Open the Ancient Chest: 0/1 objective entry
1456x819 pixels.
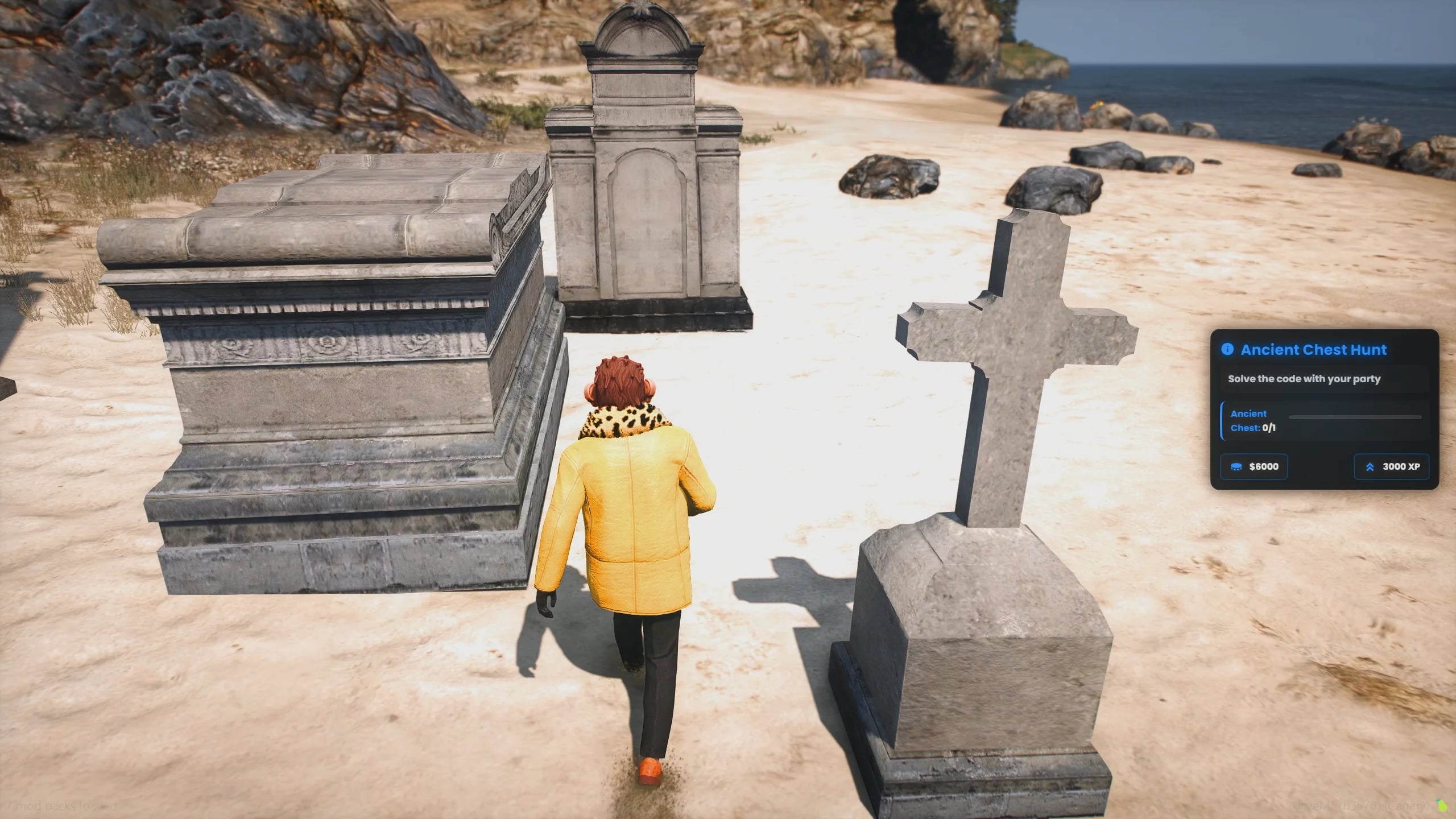tap(1251, 421)
